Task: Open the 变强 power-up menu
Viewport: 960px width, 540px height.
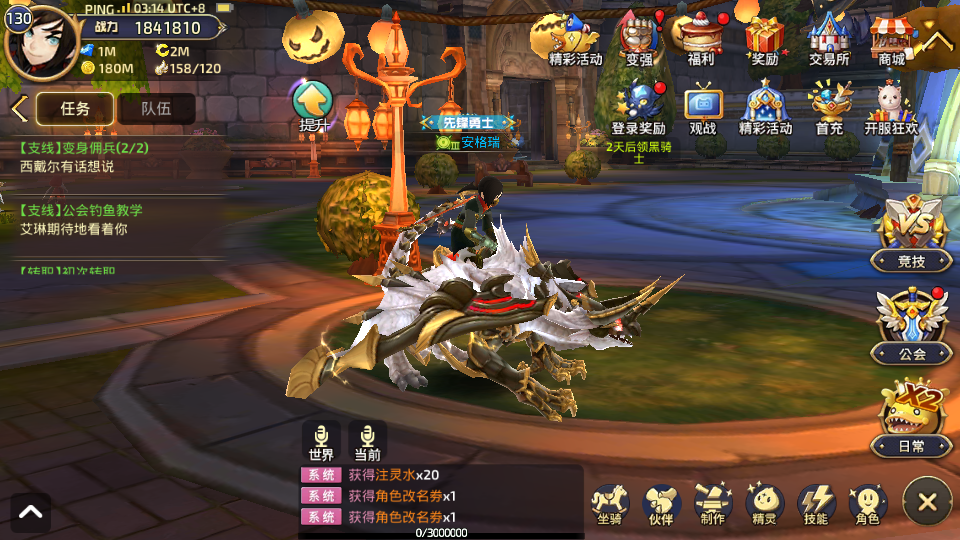Action: [x=639, y=38]
